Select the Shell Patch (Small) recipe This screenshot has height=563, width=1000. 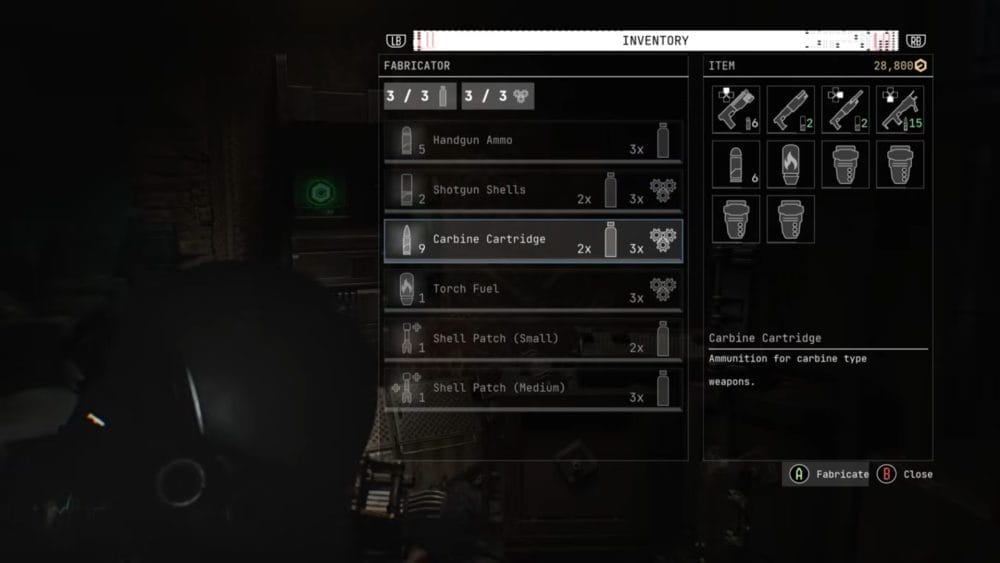pyautogui.click(x=533, y=338)
